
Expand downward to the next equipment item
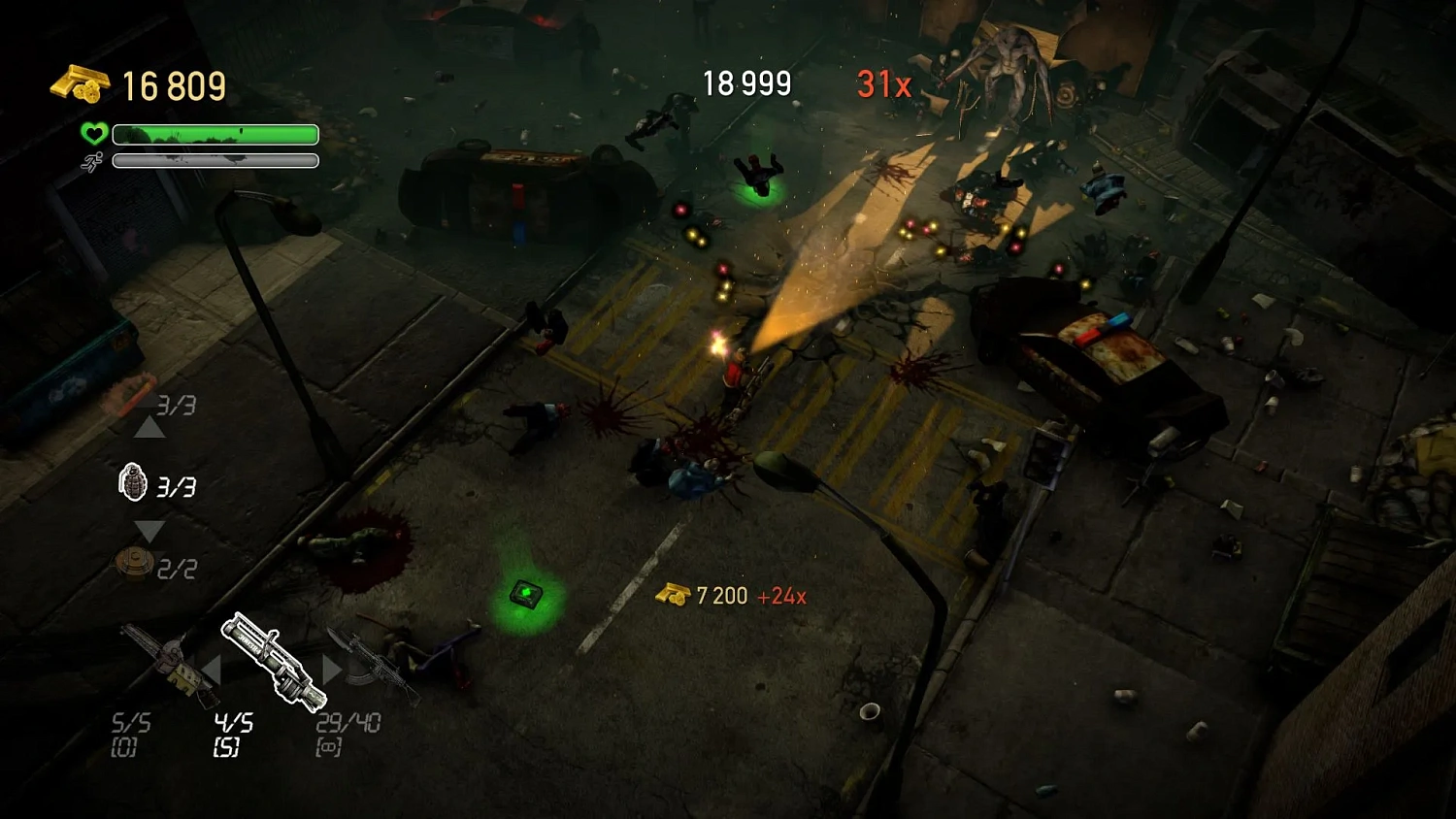tap(150, 530)
